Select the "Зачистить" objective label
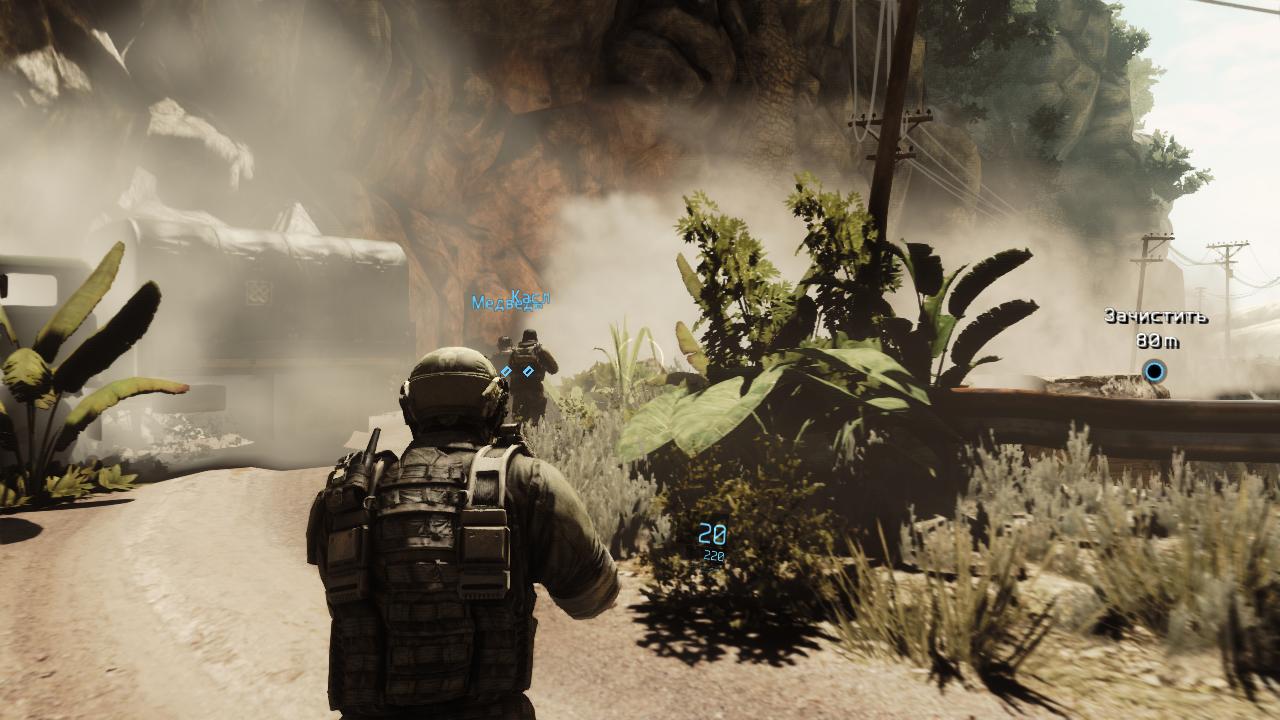Image resolution: width=1280 pixels, height=720 pixels. [x=1156, y=316]
